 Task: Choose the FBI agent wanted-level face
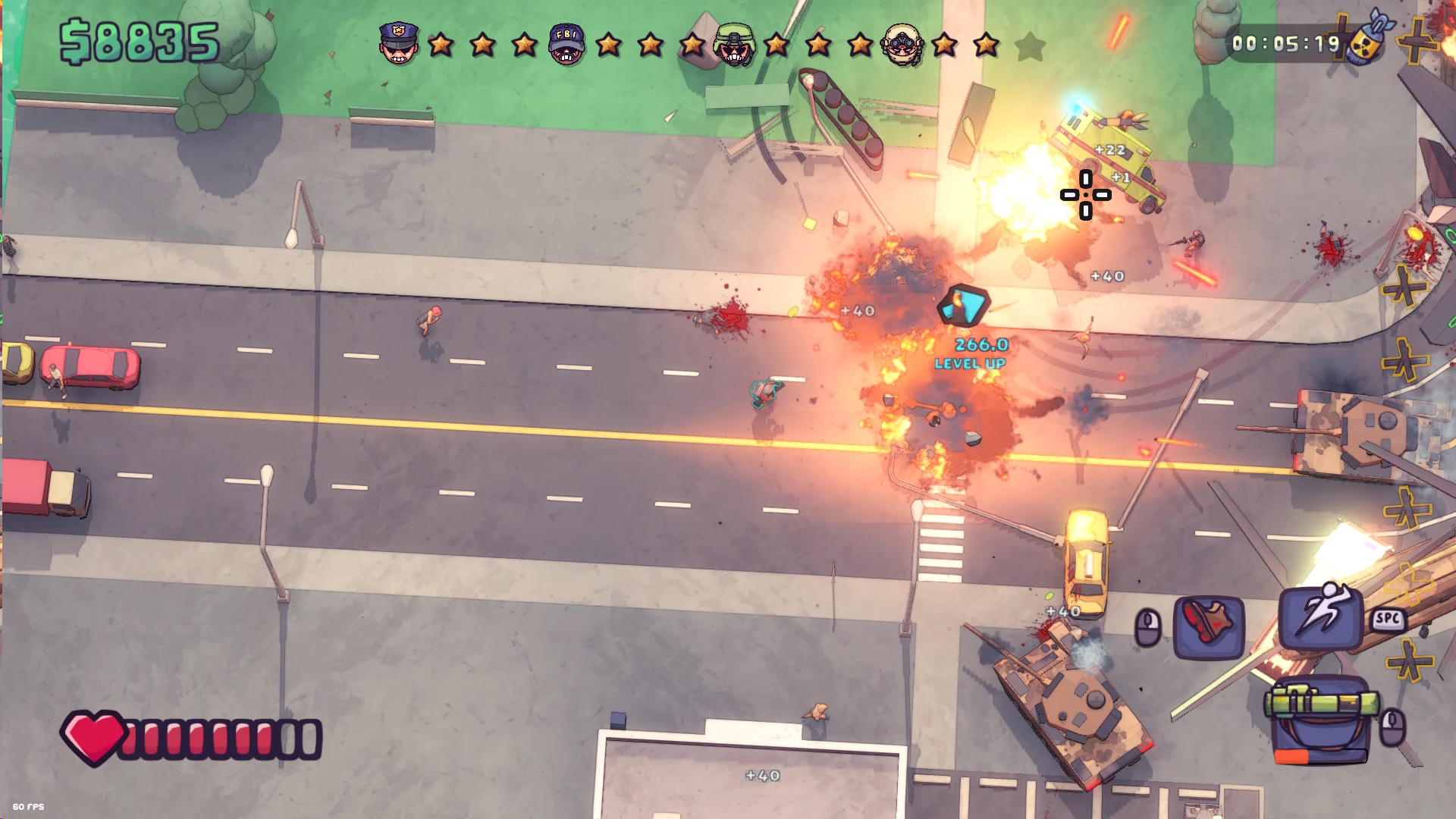coord(567,45)
